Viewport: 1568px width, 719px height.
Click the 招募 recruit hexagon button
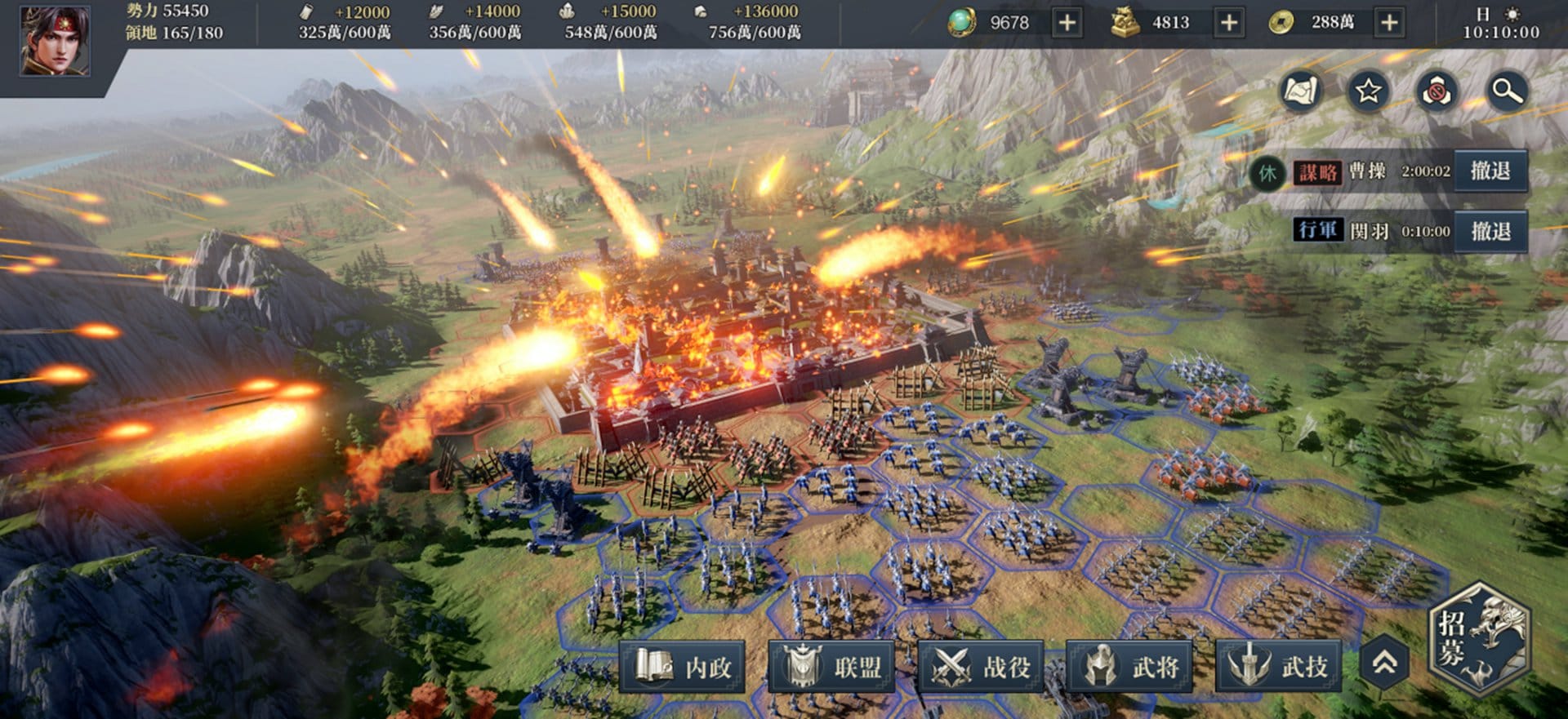point(1478,638)
